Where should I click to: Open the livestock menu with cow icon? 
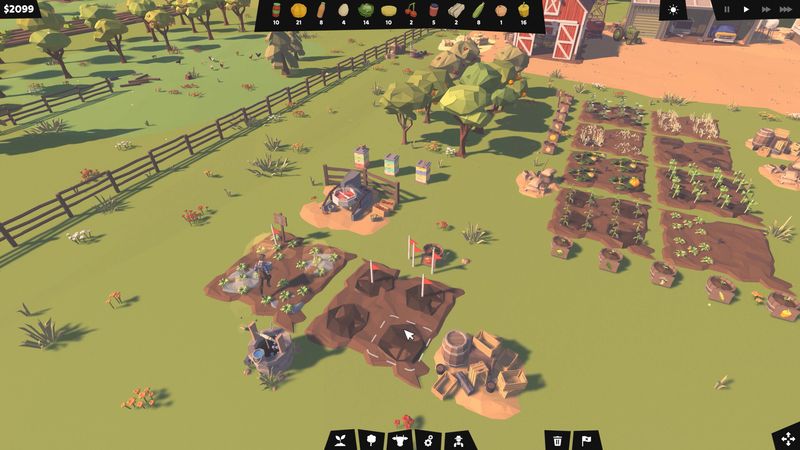pyautogui.click(x=399, y=439)
